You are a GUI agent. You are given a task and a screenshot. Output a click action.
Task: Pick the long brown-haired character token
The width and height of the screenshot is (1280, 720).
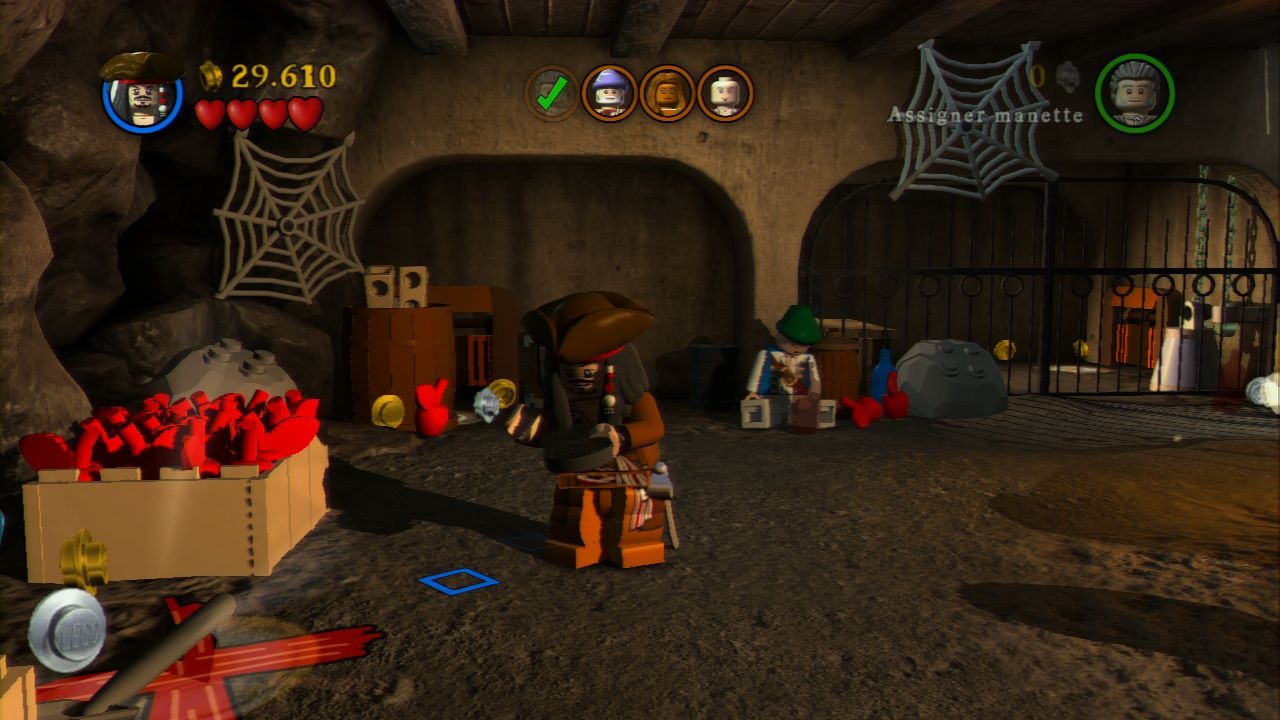click(x=667, y=94)
